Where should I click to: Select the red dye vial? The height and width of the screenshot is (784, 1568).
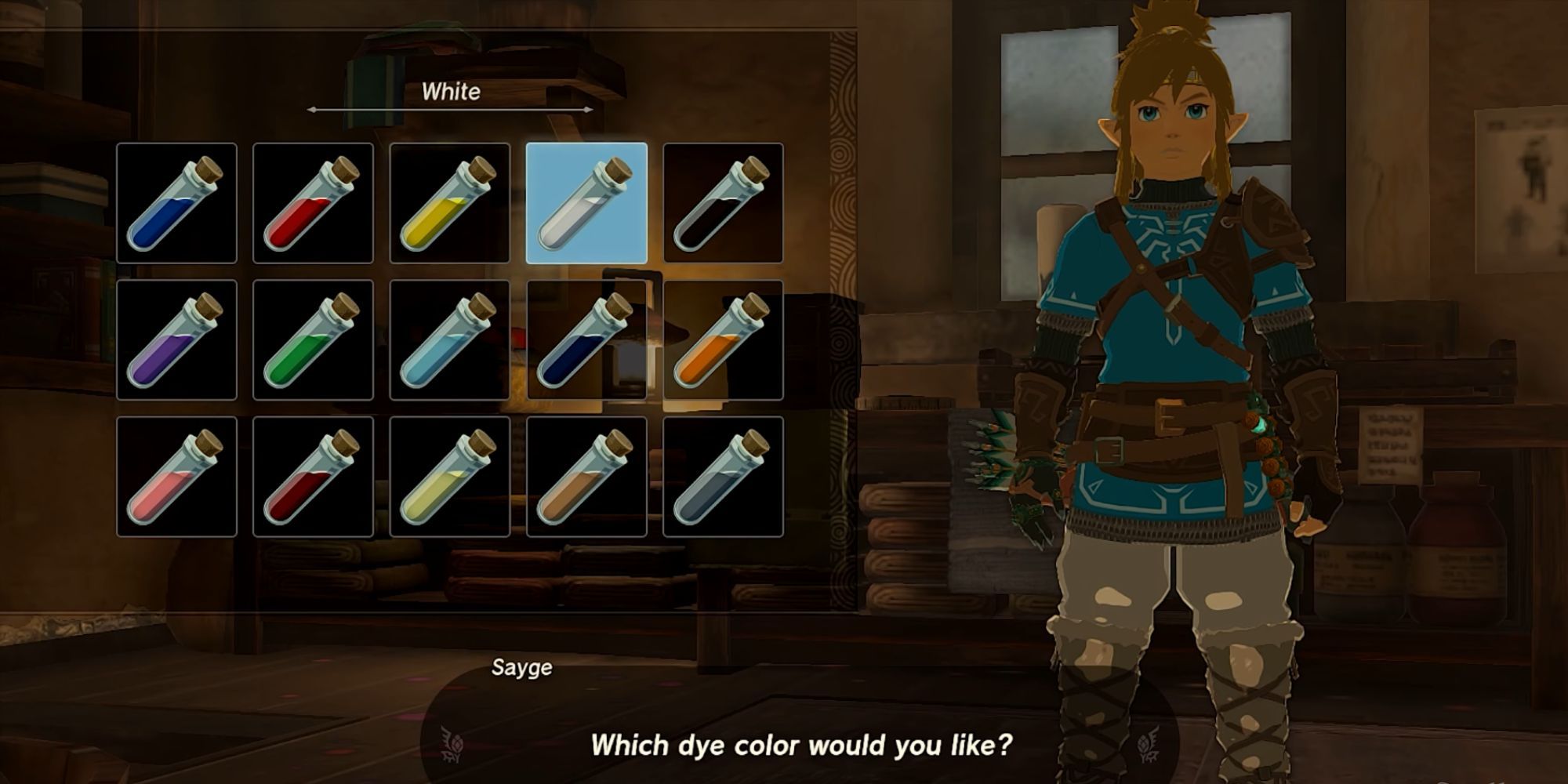[x=314, y=202]
